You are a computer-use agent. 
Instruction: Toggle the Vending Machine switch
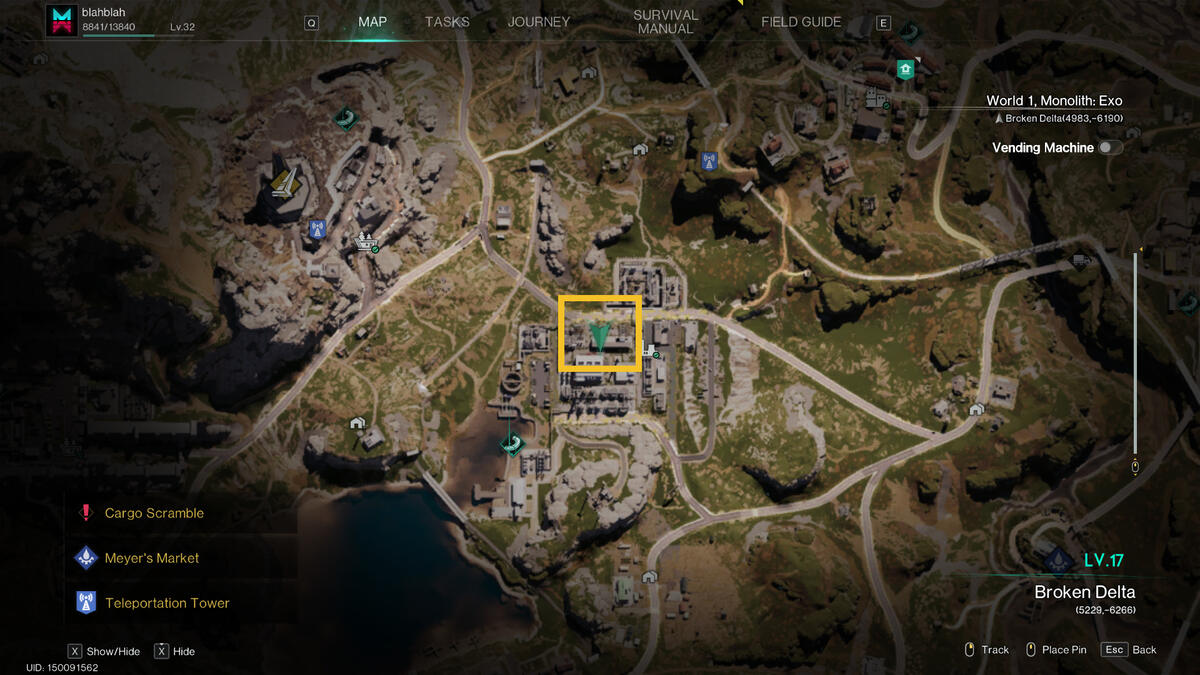[1109, 148]
